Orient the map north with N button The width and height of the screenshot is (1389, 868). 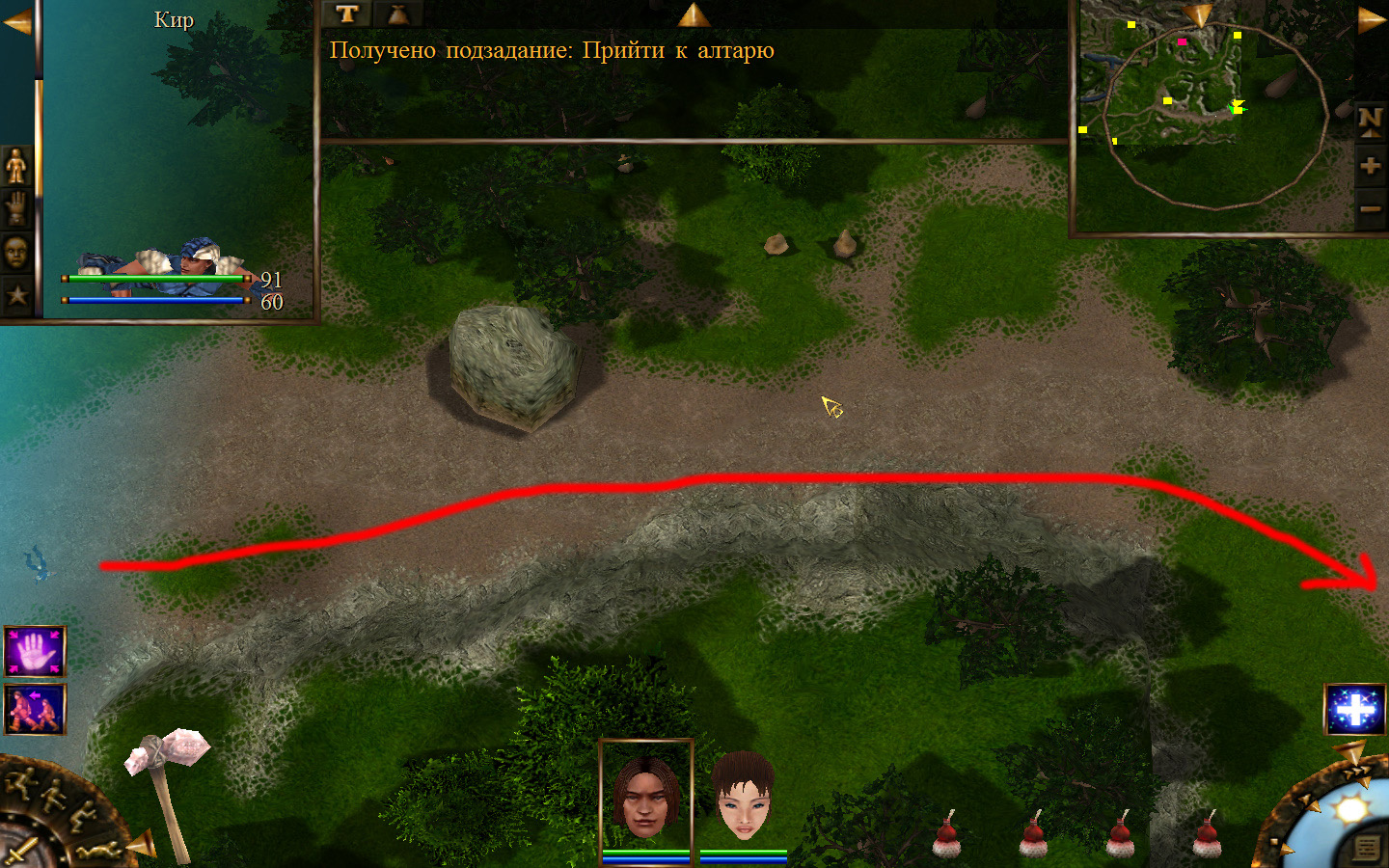click(x=1370, y=121)
